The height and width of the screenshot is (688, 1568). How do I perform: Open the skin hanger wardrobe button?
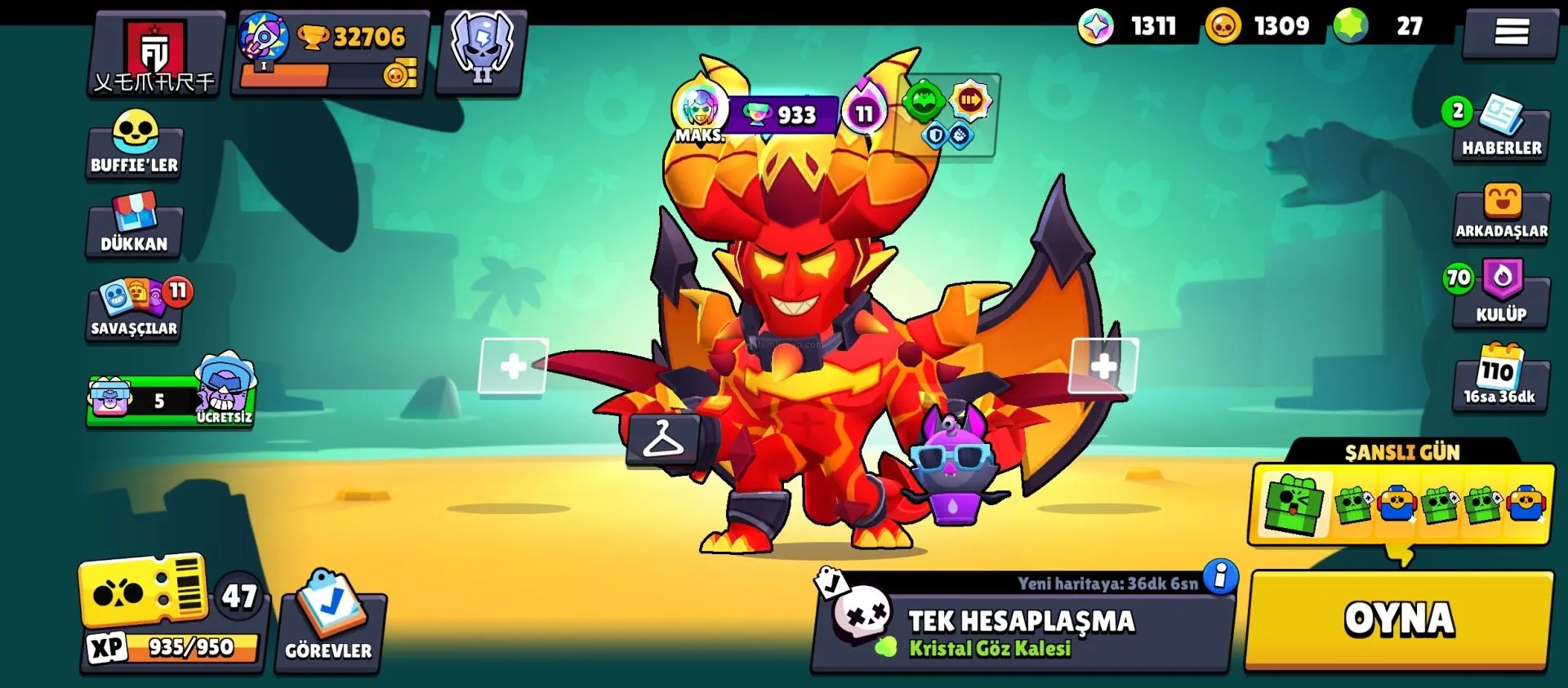(x=663, y=441)
